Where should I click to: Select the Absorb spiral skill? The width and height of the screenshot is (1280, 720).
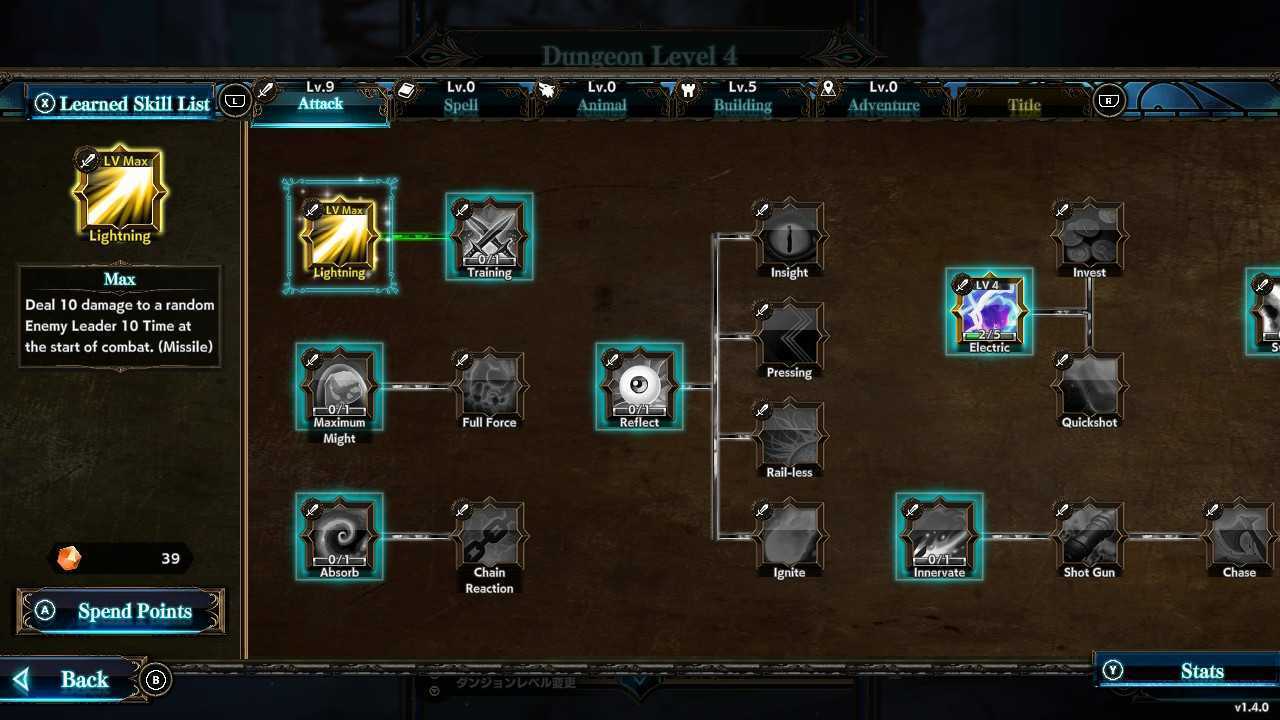click(338, 535)
